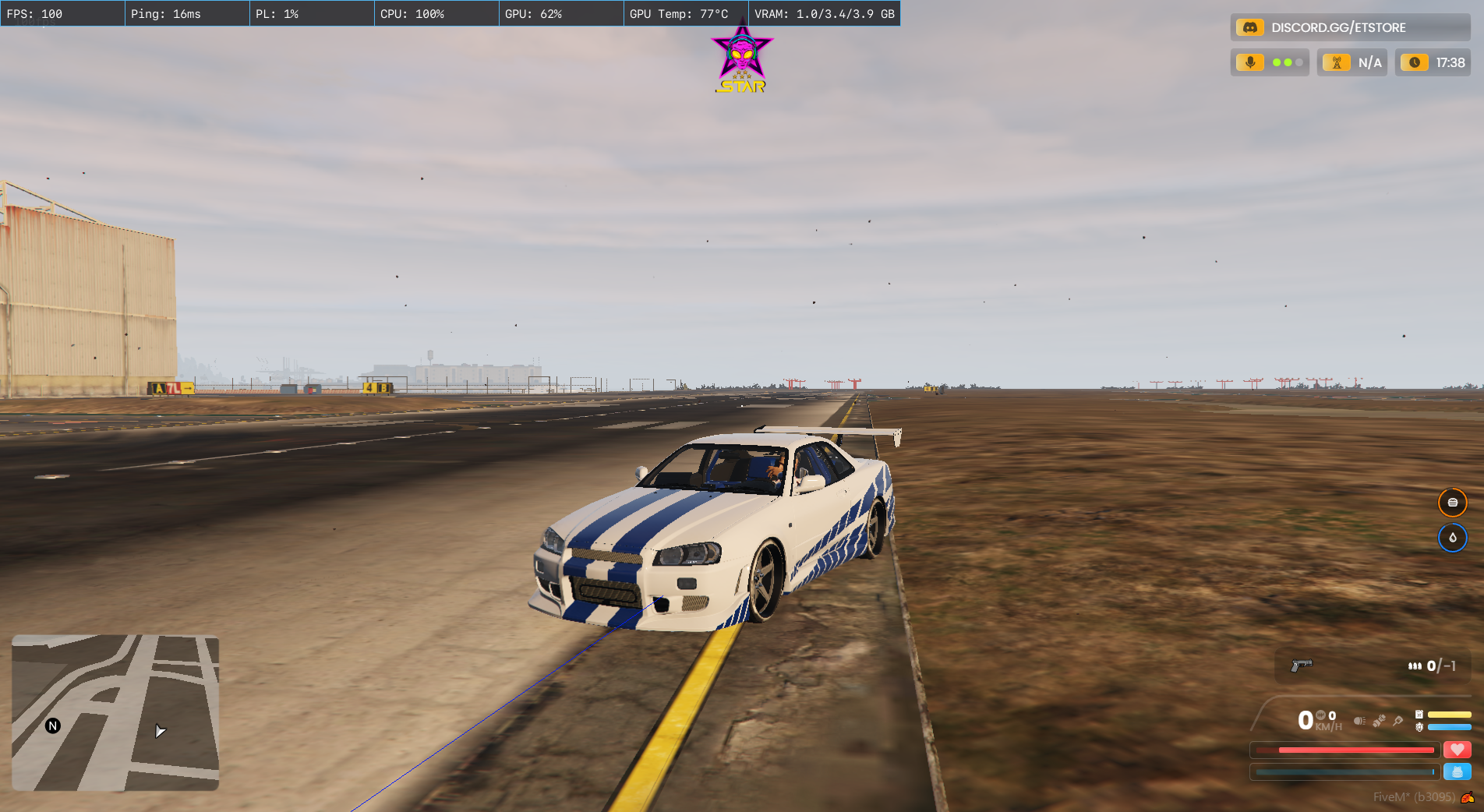Click the engine health icon
This screenshot has width=1484, height=812.
coord(1419,727)
